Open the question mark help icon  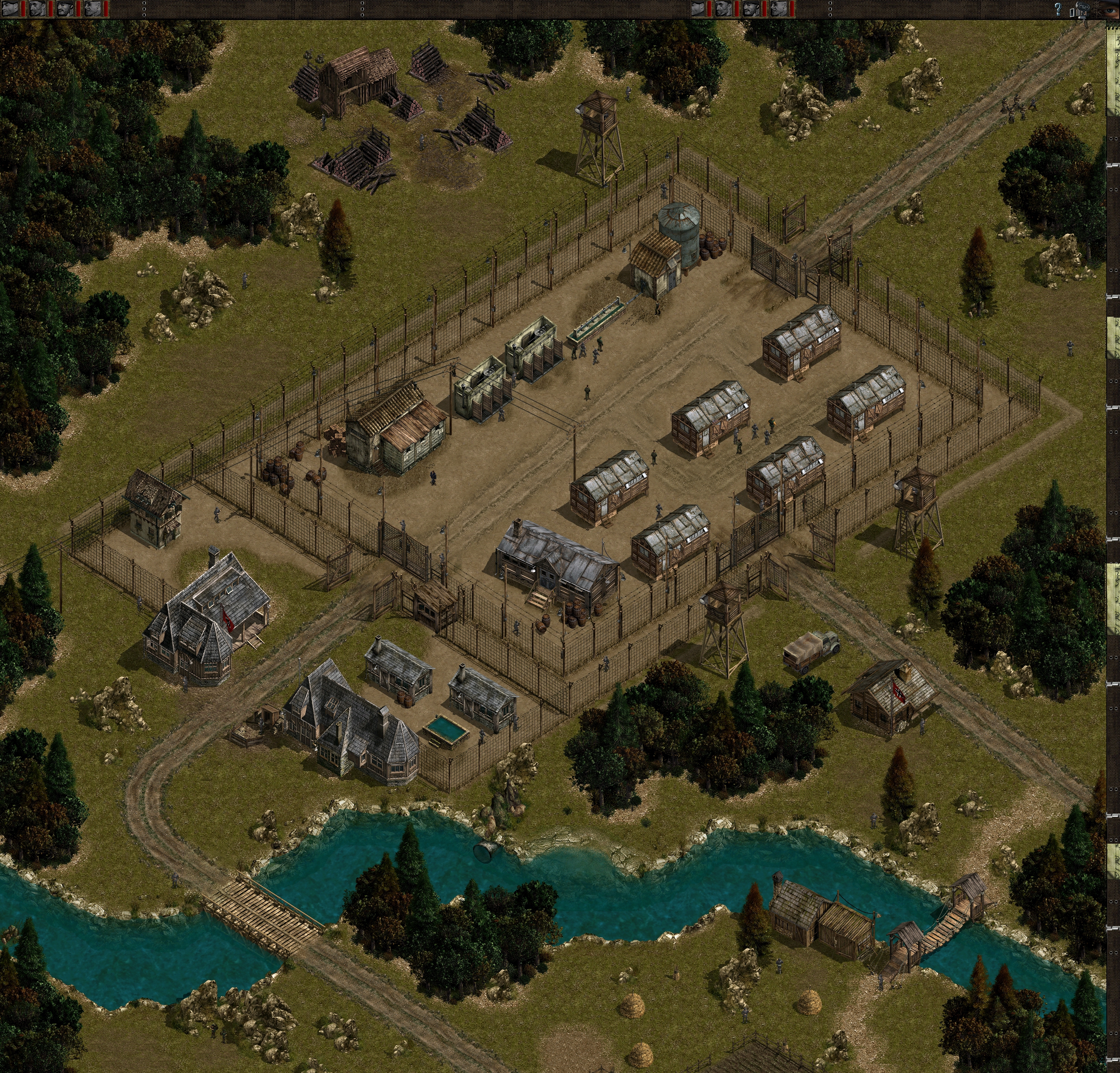point(1058,9)
